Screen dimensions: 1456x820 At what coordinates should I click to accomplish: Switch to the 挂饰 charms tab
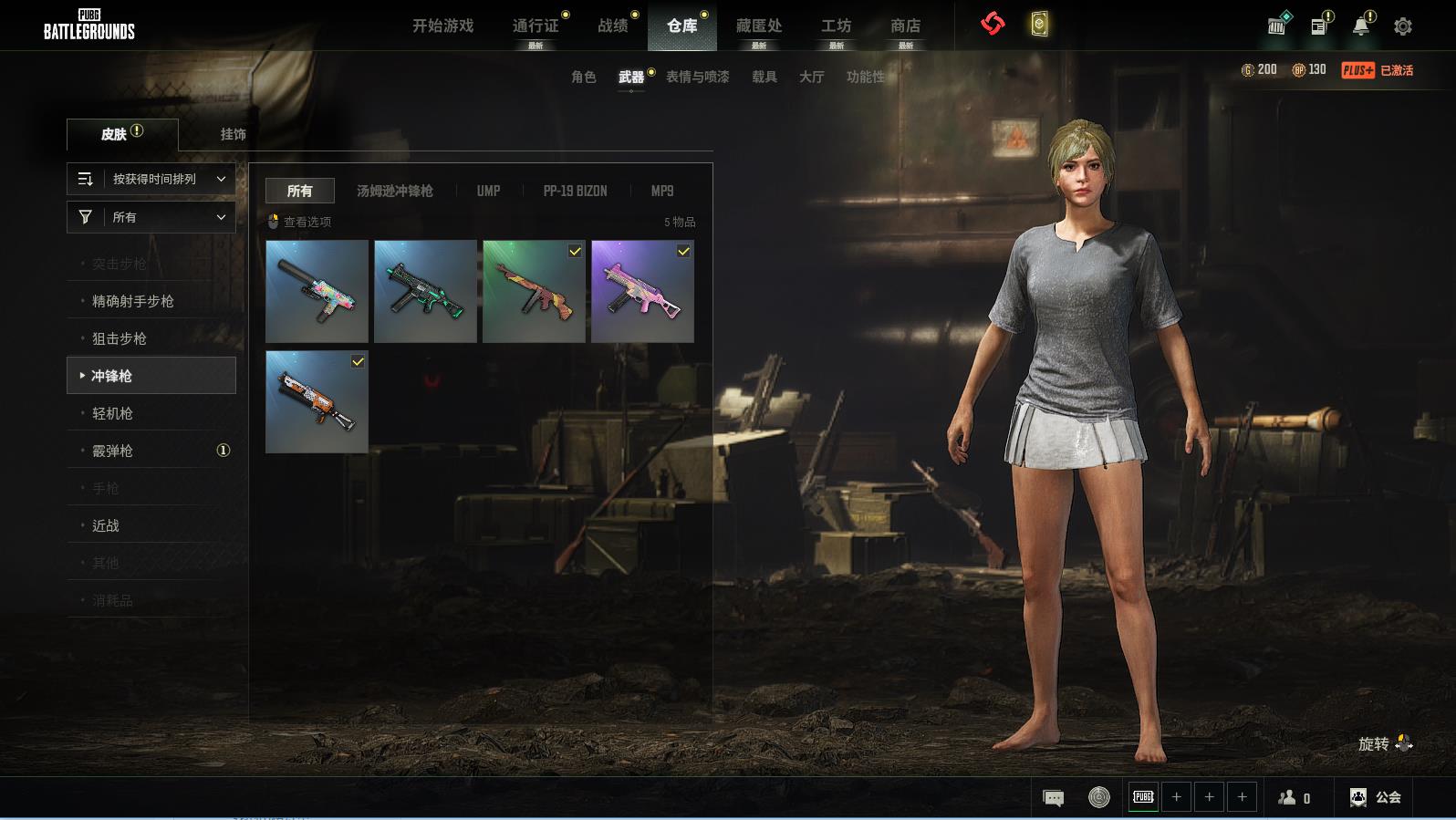233,134
